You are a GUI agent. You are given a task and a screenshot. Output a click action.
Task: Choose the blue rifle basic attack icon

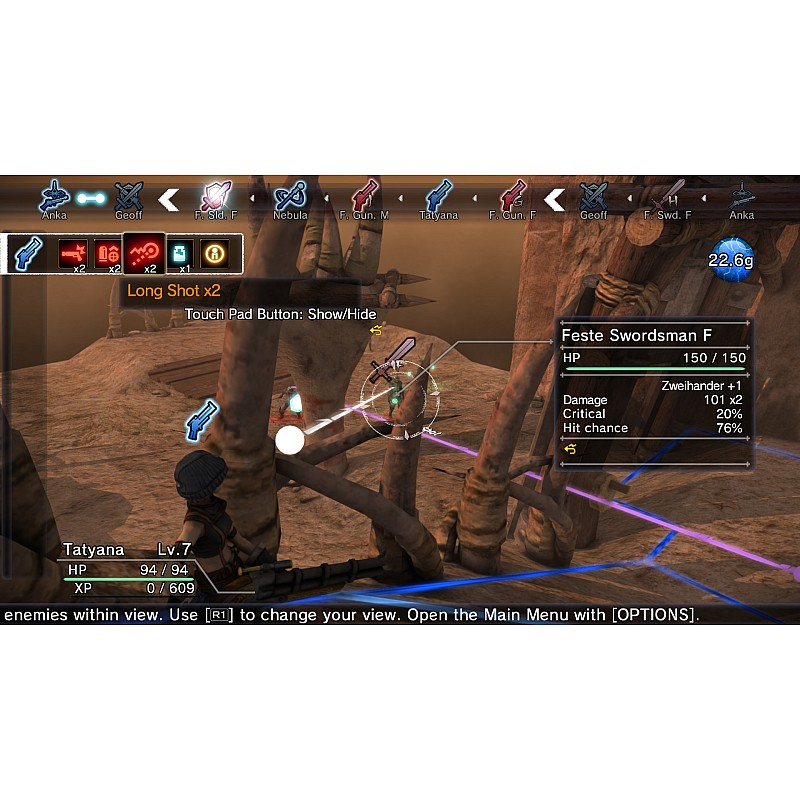[27, 254]
